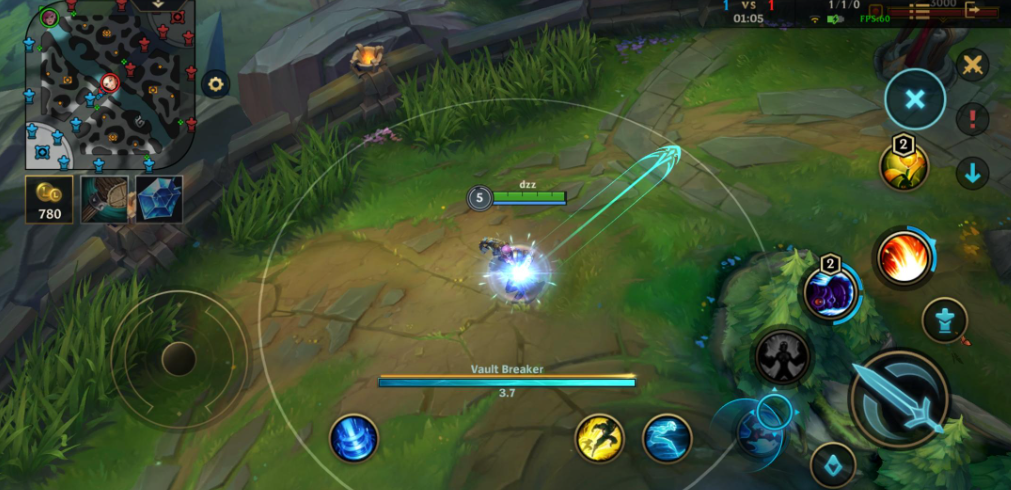Screen dimensions: 1011x490
Task: Activate the blue swirl recall button
Action: click(x=353, y=438)
